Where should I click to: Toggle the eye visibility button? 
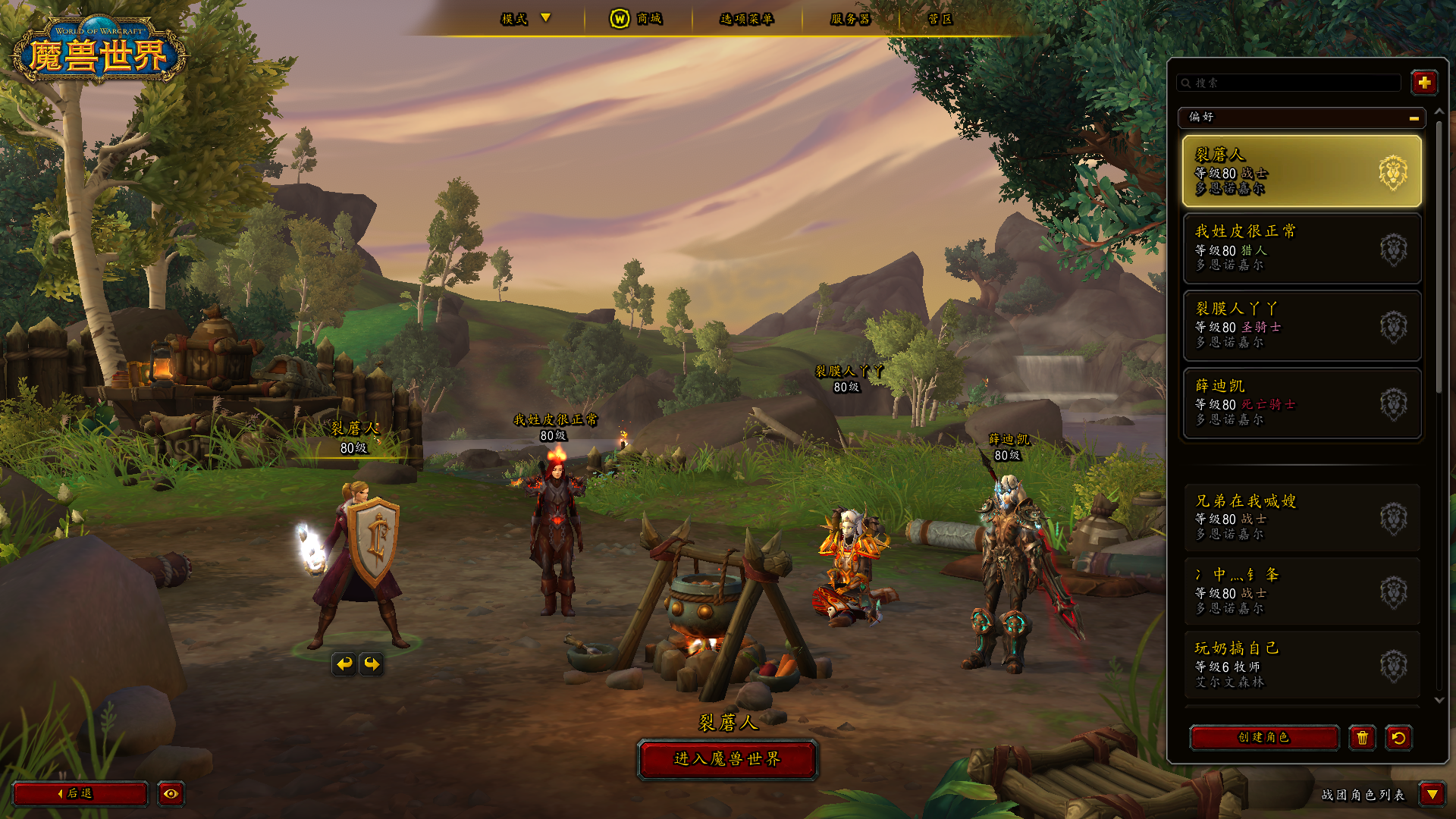tap(171, 793)
